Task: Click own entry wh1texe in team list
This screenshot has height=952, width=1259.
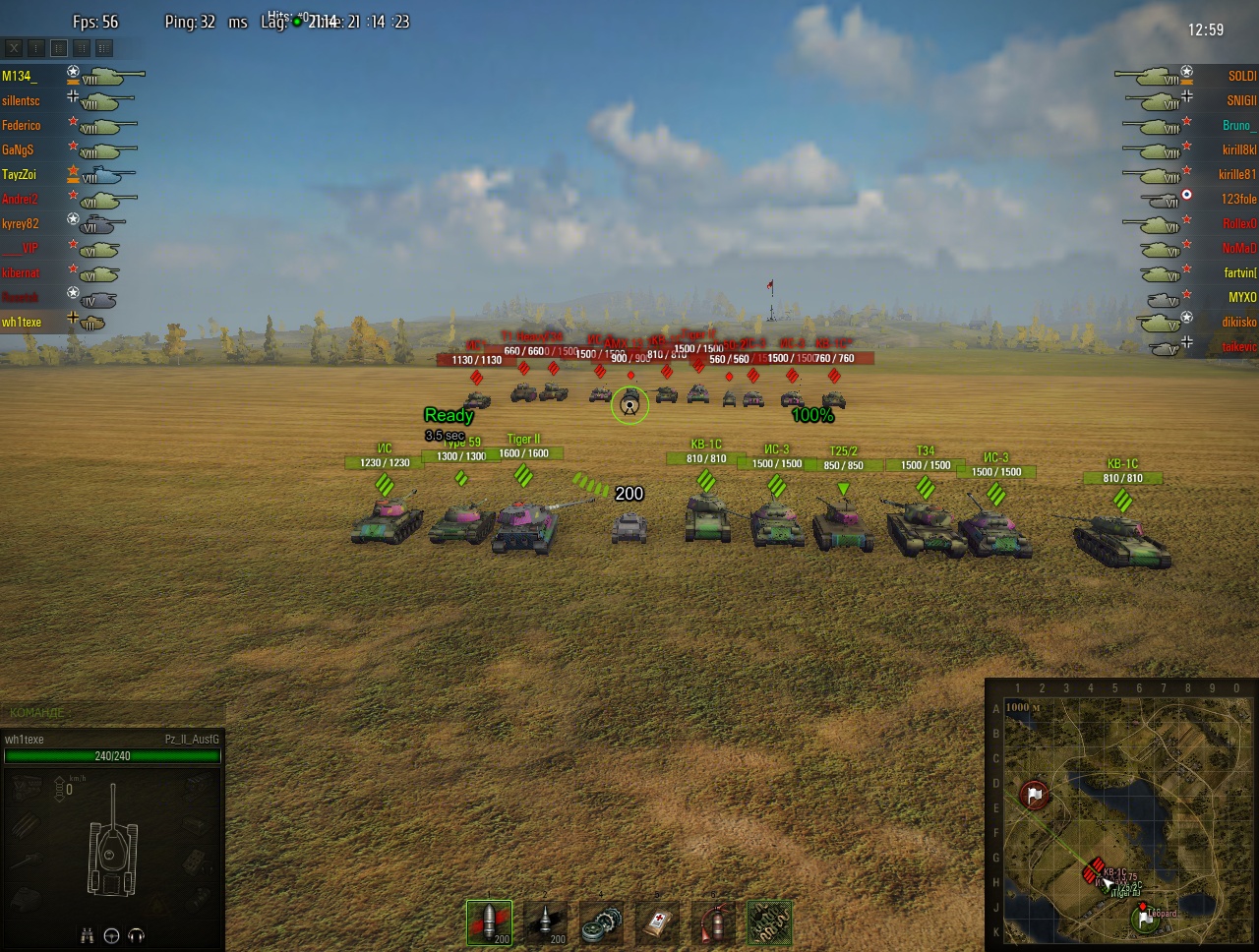Action: click(x=22, y=322)
